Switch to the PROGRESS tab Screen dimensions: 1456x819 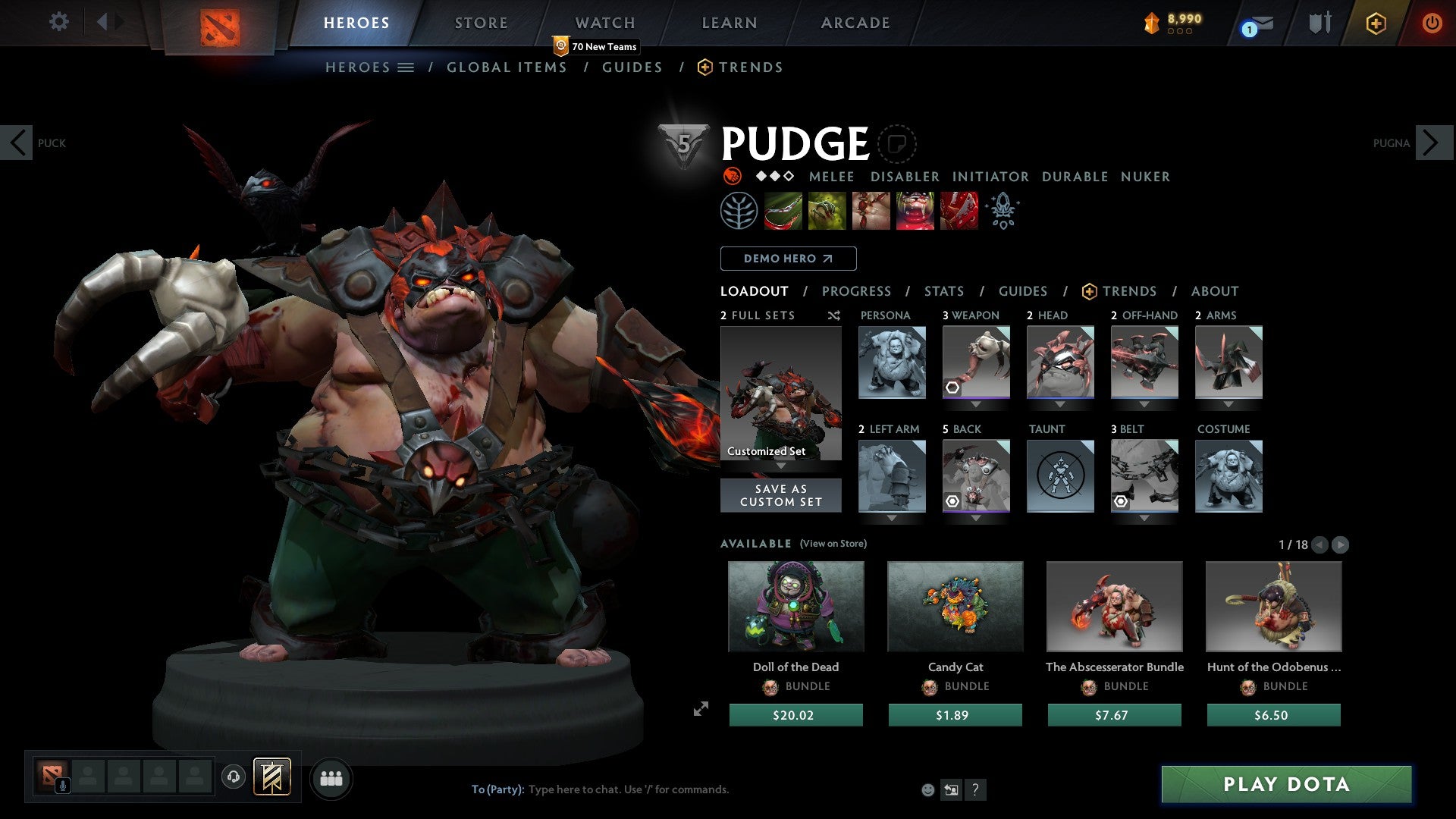coord(857,291)
